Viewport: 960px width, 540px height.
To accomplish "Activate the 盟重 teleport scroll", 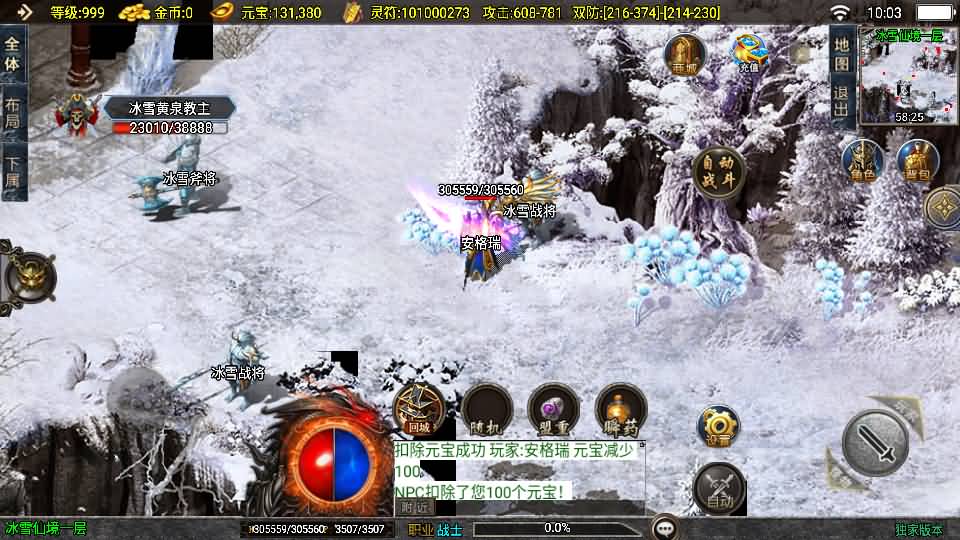I will [x=553, y=408].
